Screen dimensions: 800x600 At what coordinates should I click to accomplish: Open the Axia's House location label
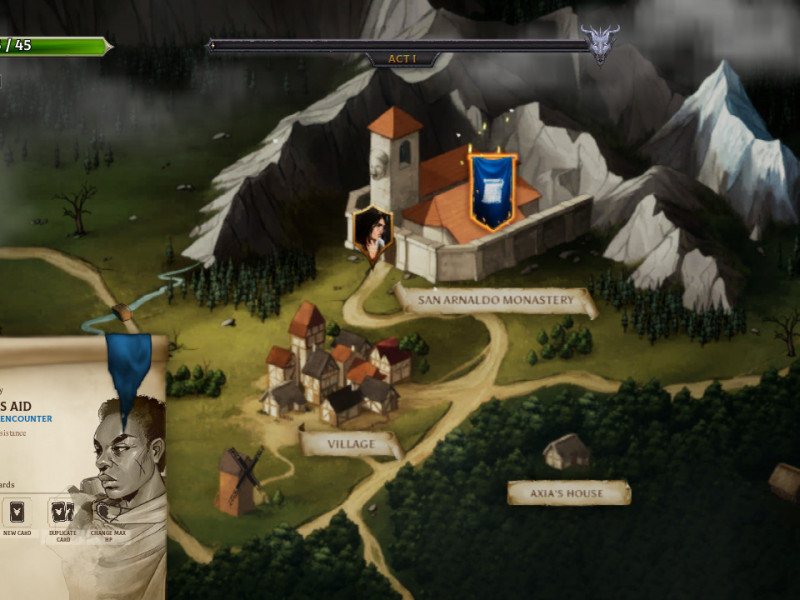568,493
